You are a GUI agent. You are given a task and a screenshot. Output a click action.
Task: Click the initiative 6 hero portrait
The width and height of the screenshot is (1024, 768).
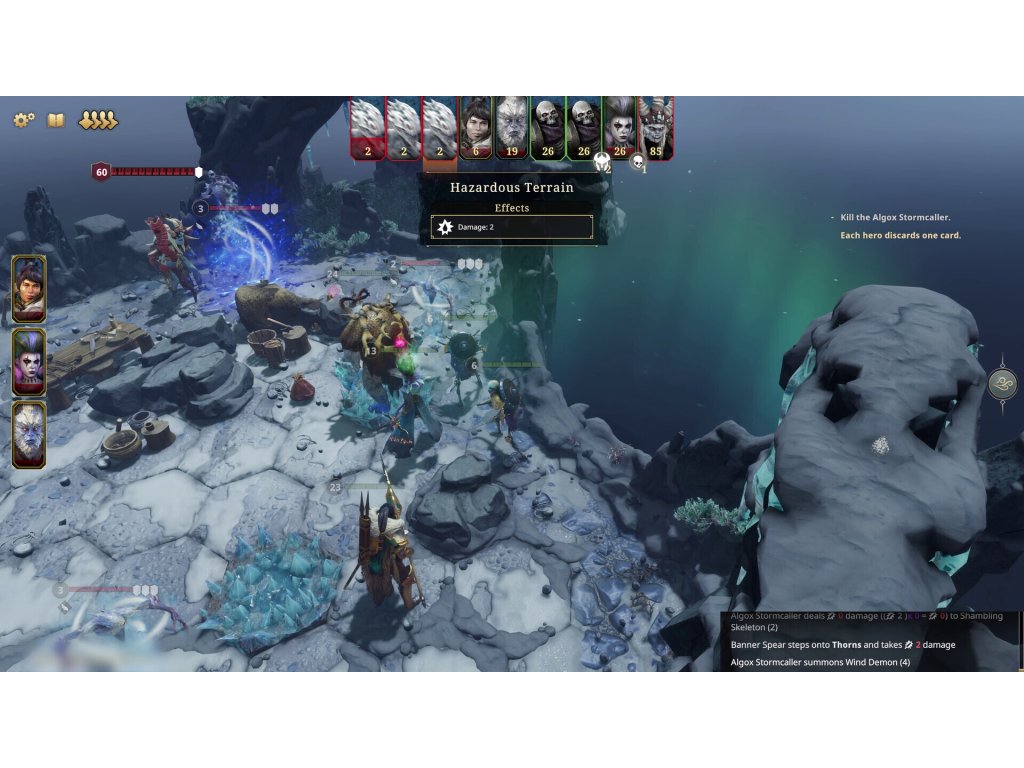point(476,127)
